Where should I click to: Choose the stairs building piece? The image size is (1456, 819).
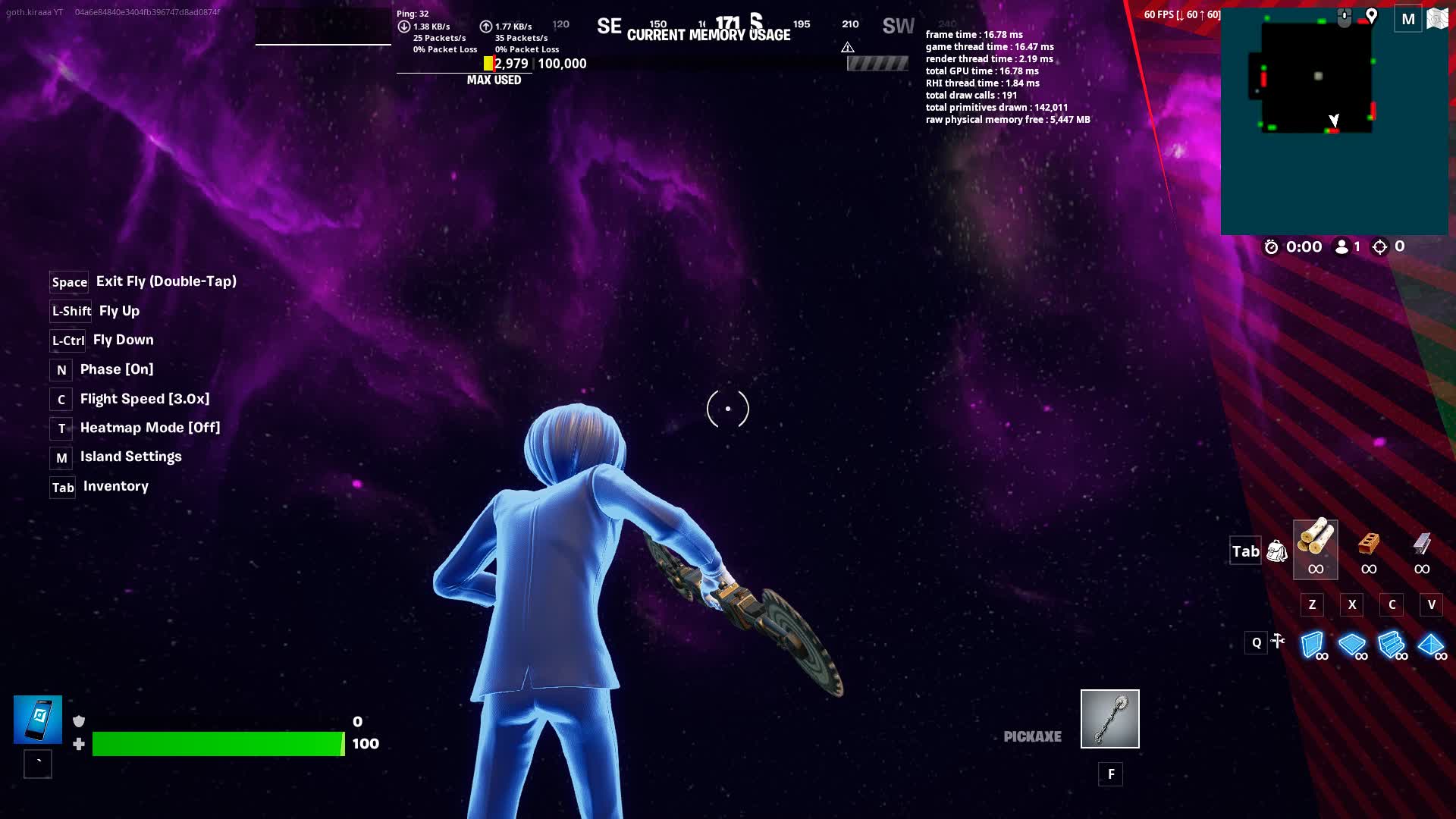[x=1392, y=645]
